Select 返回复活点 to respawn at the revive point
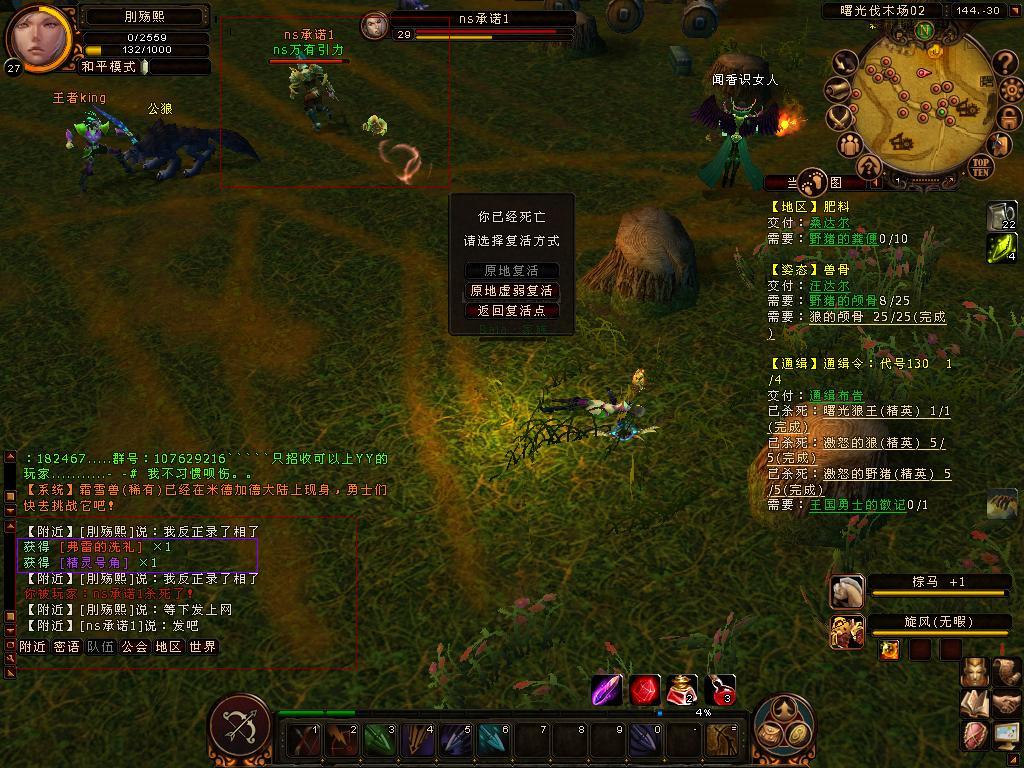This screenshot has height=768, width=1024. [x=512, y=311]
